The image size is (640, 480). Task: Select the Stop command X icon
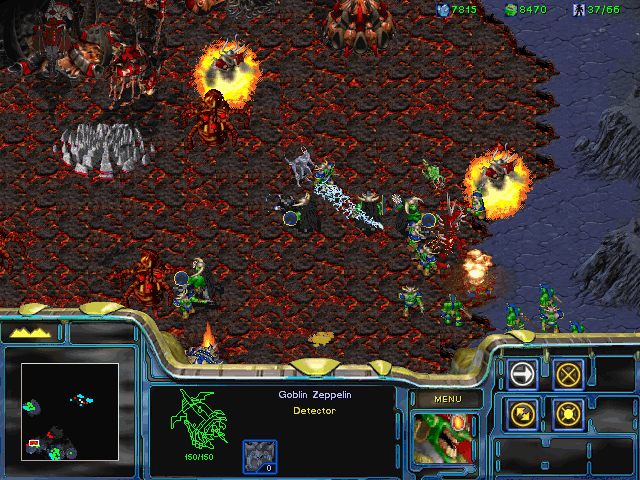point(568,374)
